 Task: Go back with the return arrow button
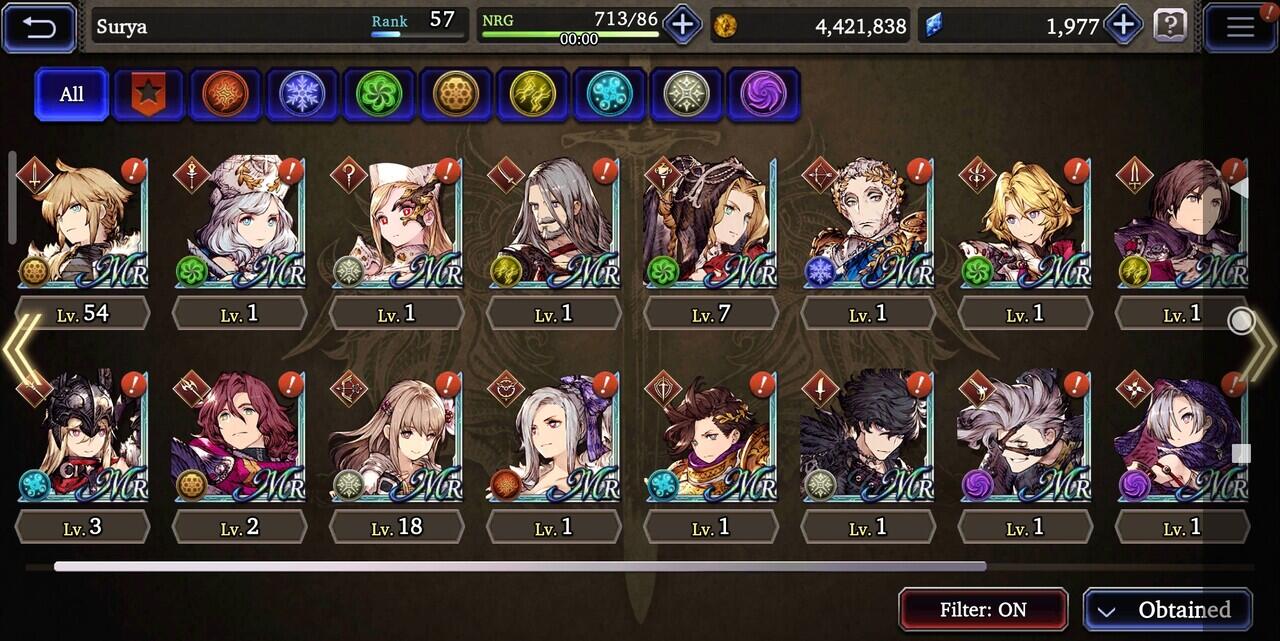point(39,27)
